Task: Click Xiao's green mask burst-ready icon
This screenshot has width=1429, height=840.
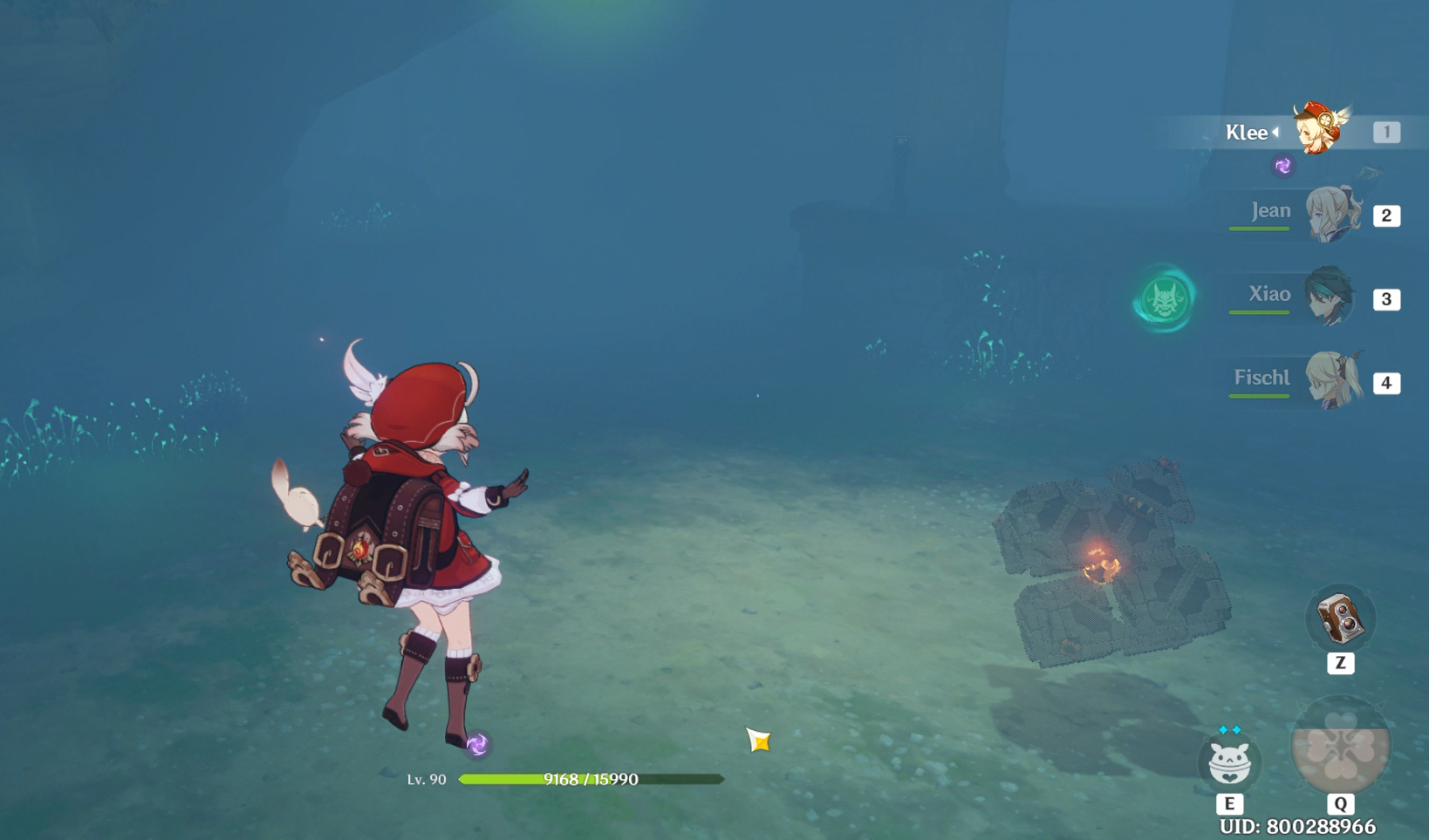Action: (1166, 299)
